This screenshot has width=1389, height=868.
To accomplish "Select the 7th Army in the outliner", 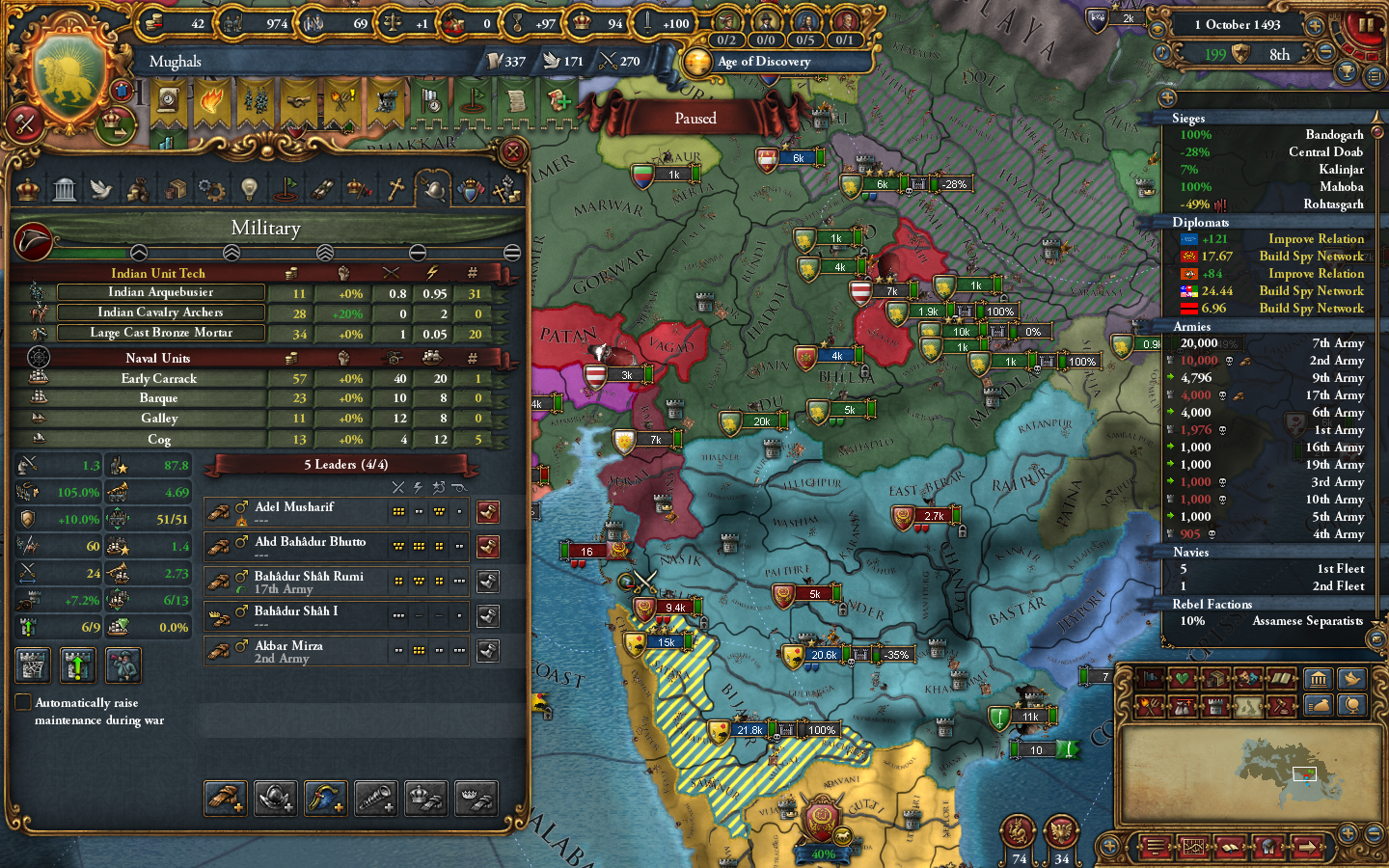I will tap(1336, 343).
